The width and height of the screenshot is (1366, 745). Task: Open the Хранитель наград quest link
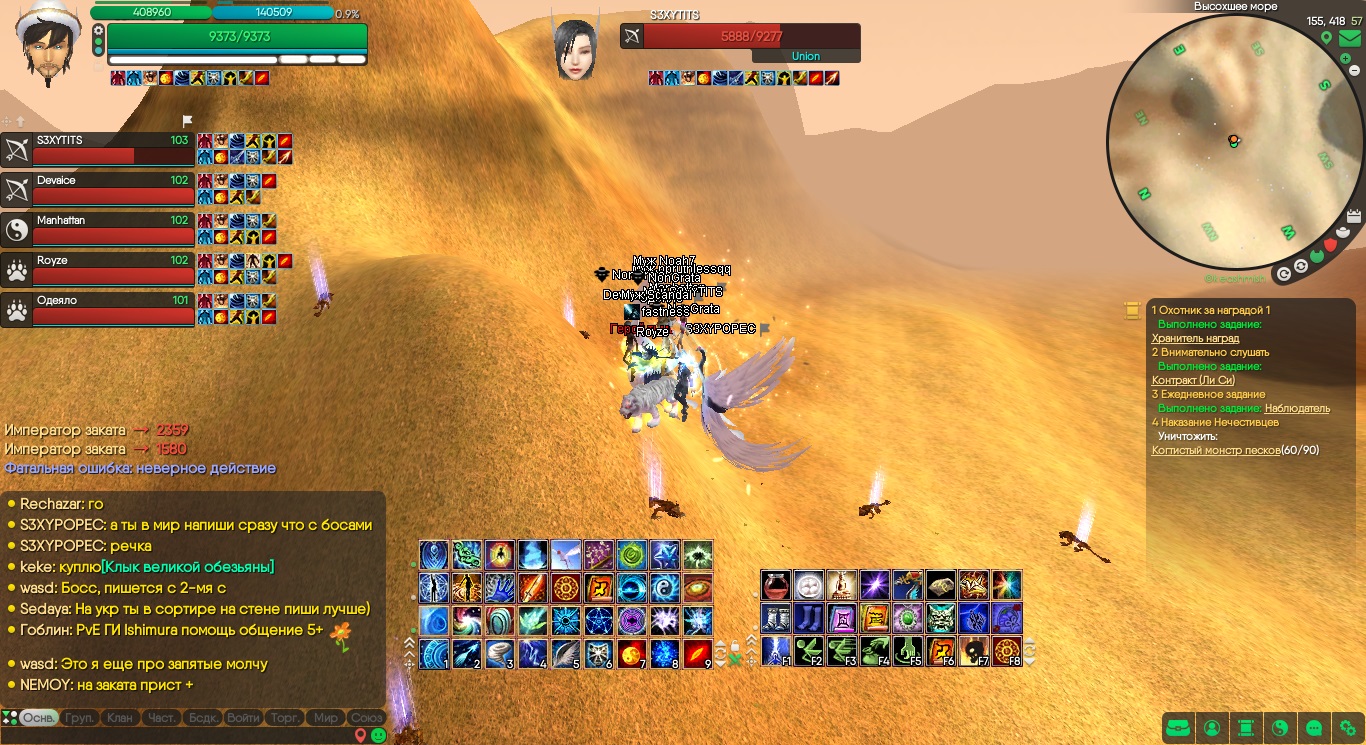[x=1195, y=338]
